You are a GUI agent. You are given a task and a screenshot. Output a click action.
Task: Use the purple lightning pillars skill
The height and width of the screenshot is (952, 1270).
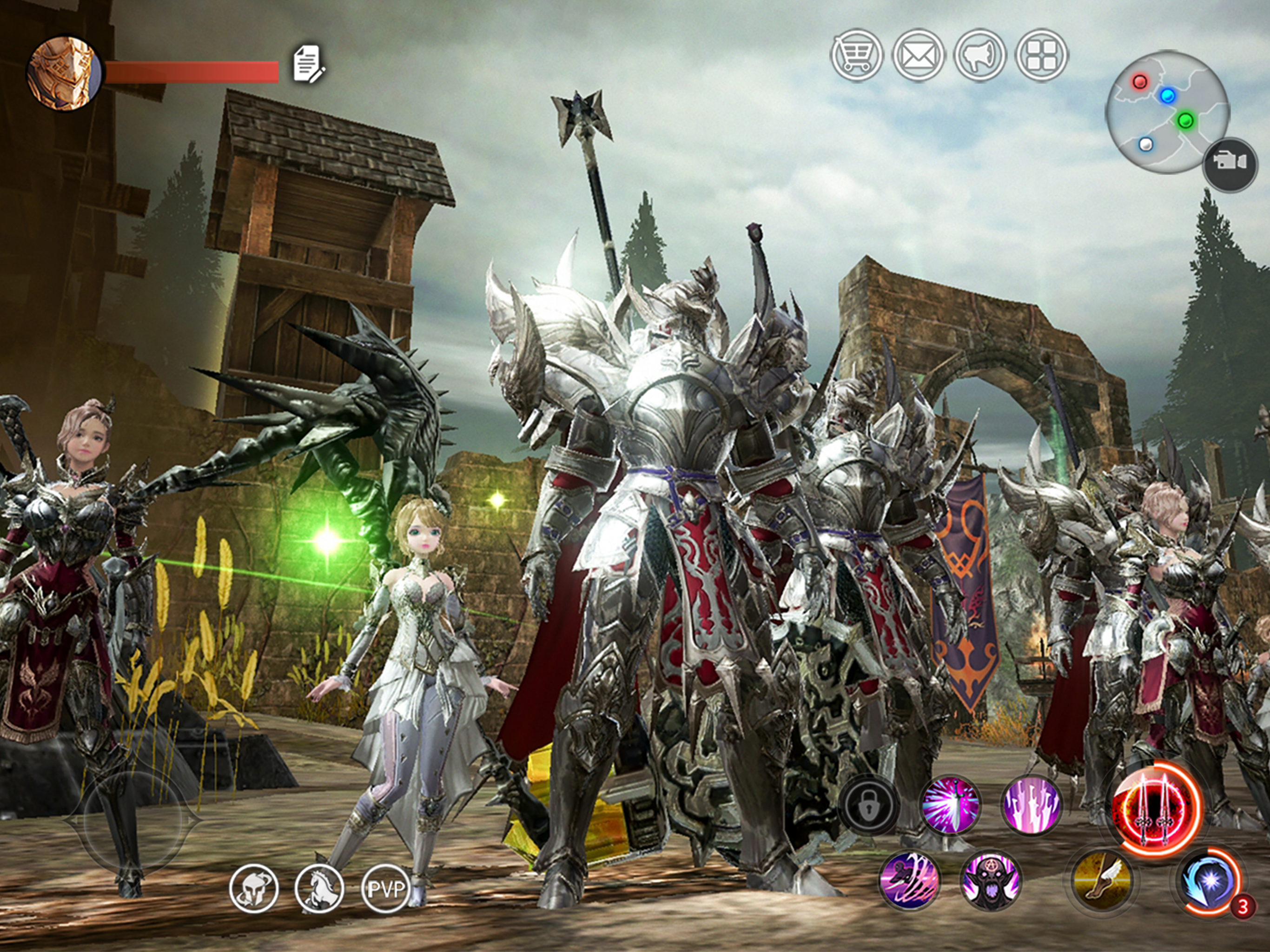tap(1032, 805)
